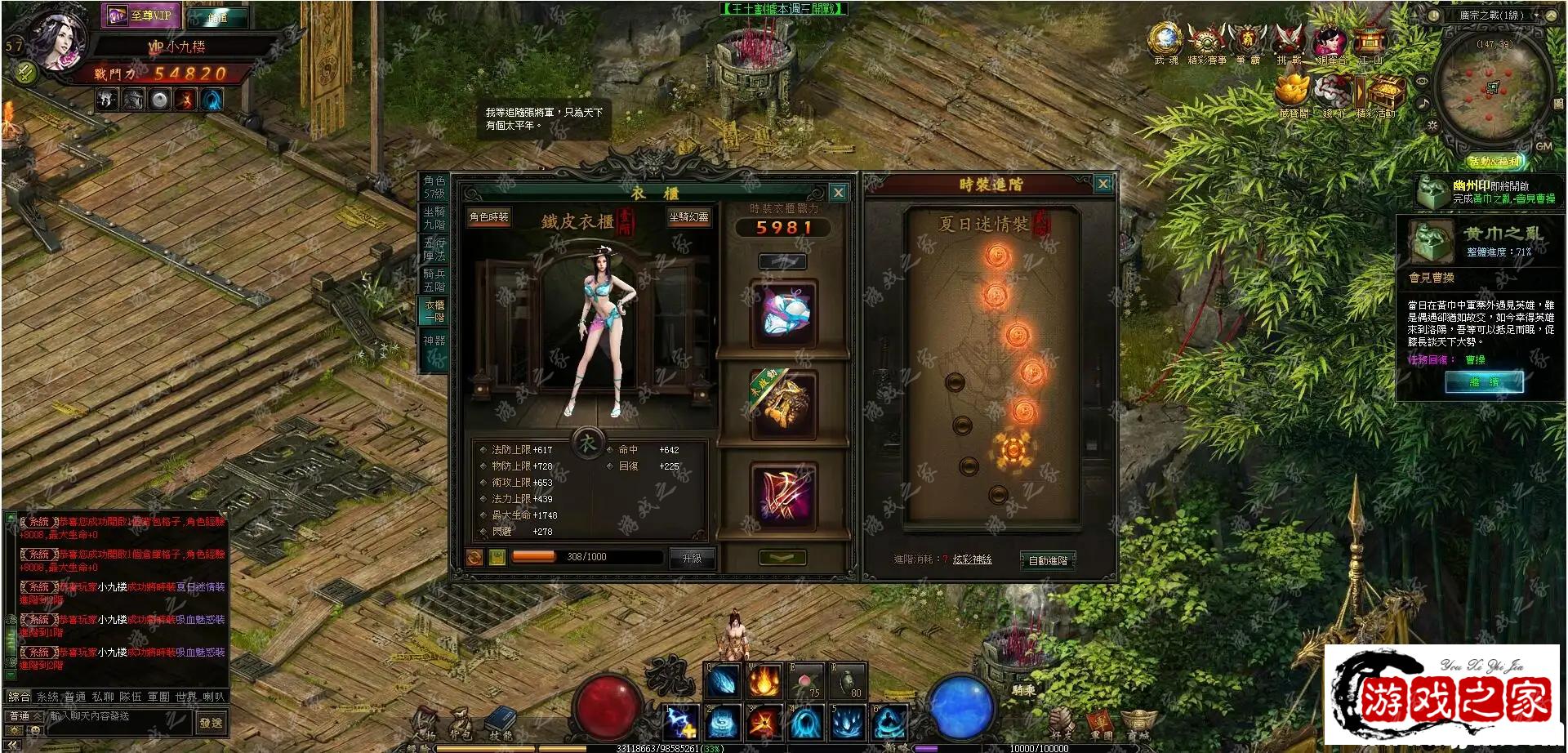Click the 升級 upgrade button
The width and height of the screenshot is (1568, 753).
tap(692, 558)
